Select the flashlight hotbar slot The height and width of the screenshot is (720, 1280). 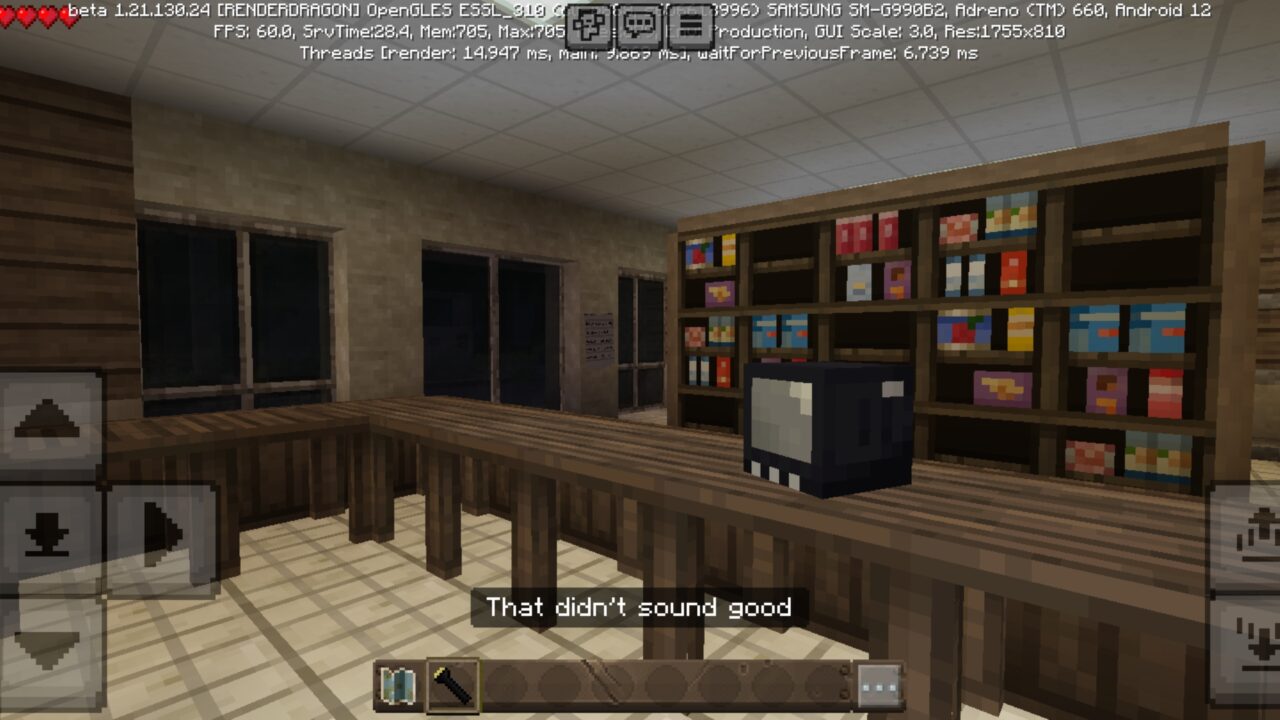pos(453,685)
